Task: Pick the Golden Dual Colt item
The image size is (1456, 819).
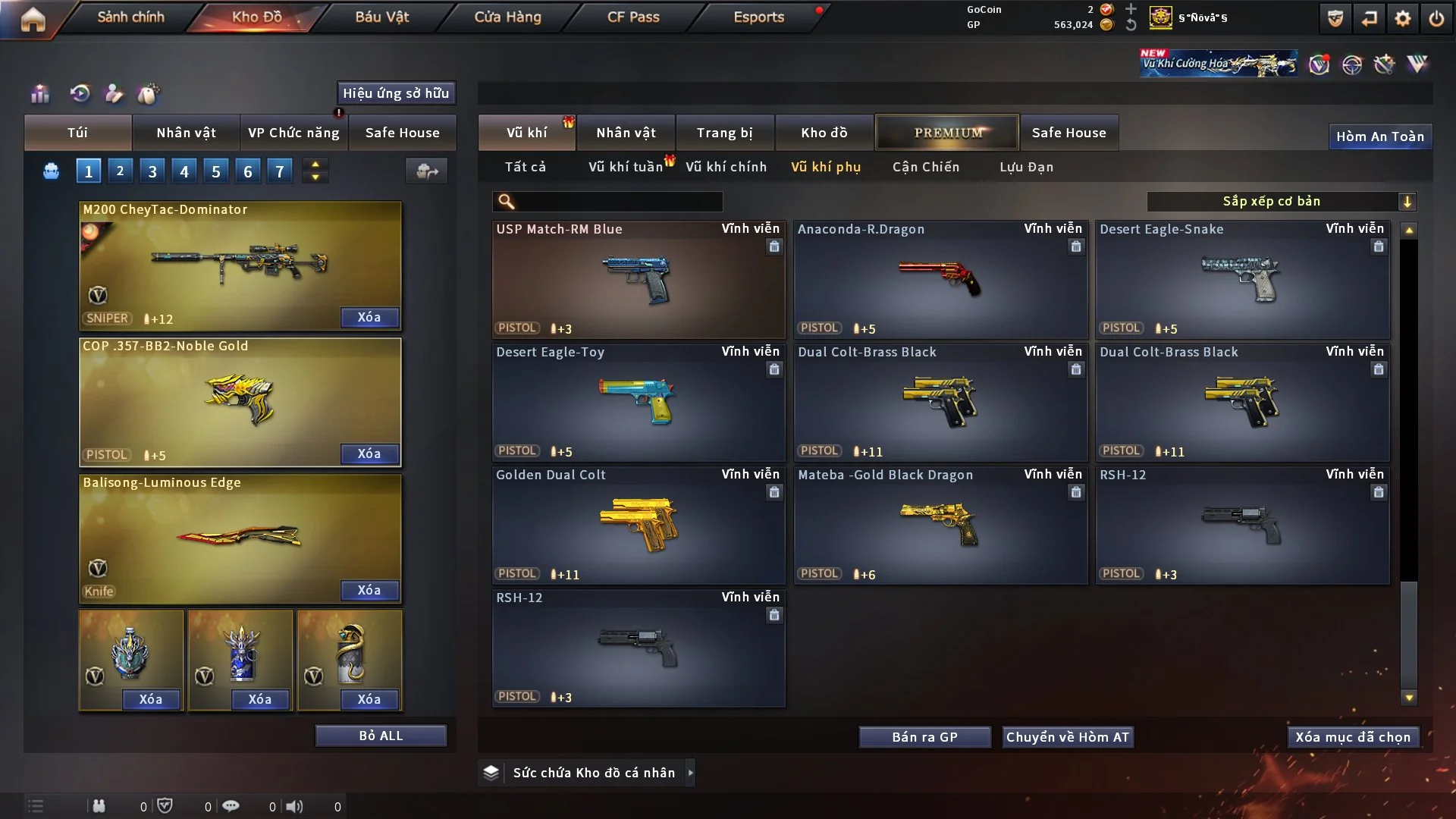Action: (x=638, y=525)
